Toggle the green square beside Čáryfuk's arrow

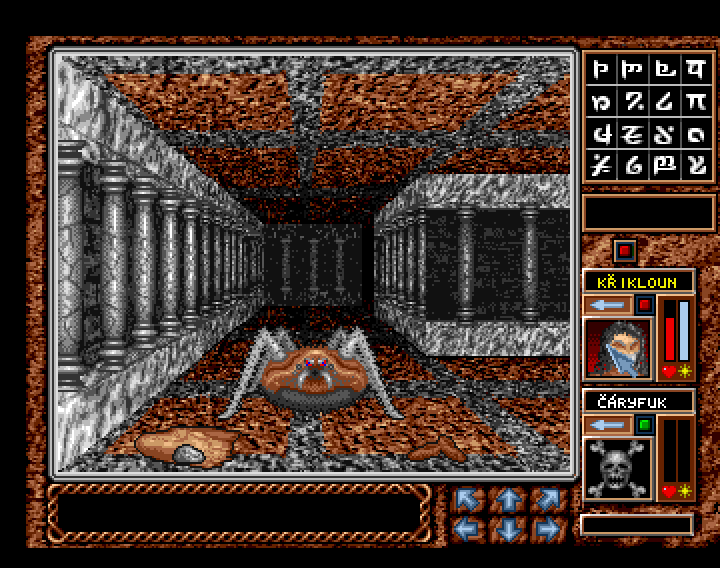644,424
